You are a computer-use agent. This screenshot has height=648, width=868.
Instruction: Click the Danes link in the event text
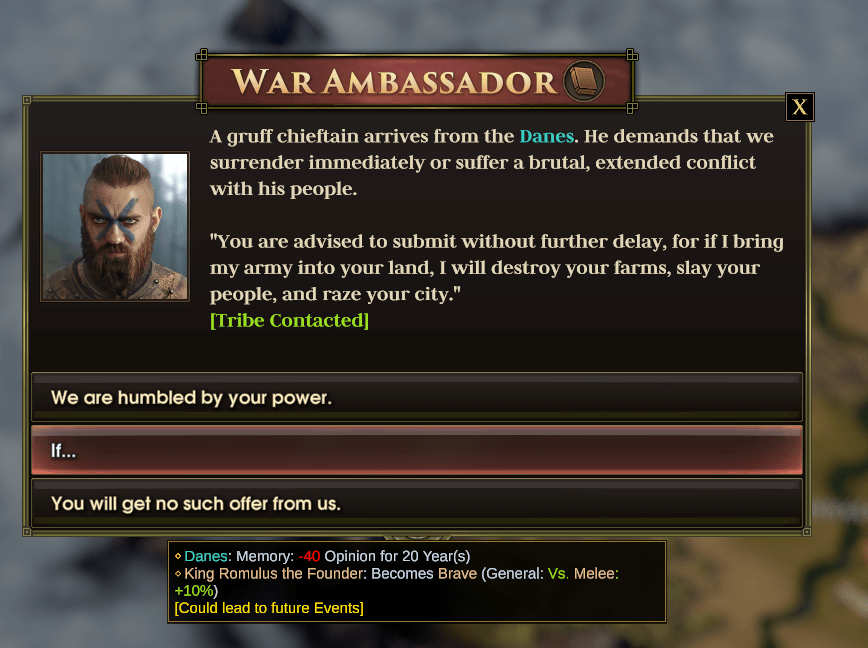click(x=546, y=136)
